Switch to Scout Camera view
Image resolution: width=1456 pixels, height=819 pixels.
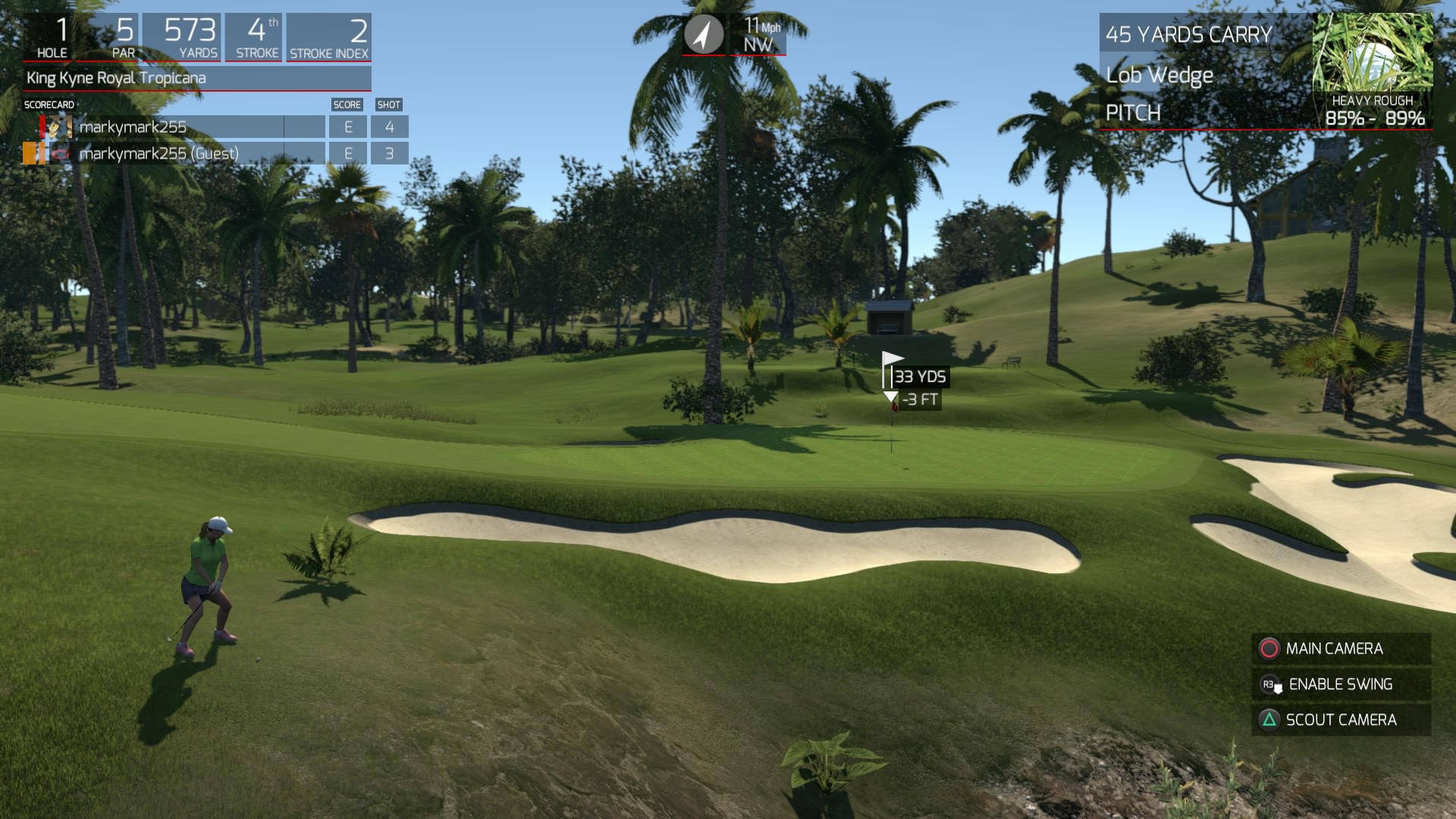coord(1342,720)
